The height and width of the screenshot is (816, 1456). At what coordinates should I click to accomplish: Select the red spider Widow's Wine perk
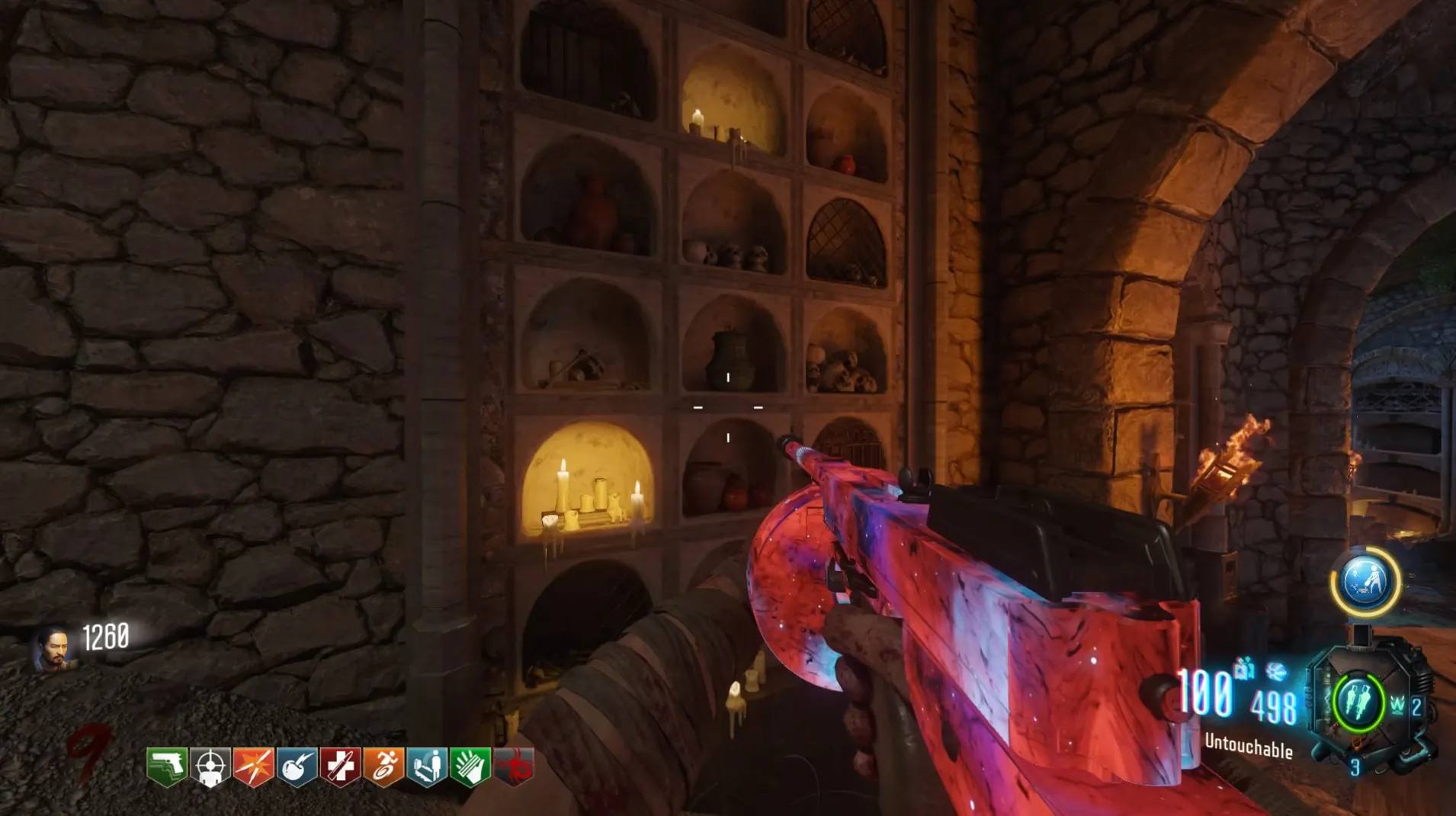515,766
